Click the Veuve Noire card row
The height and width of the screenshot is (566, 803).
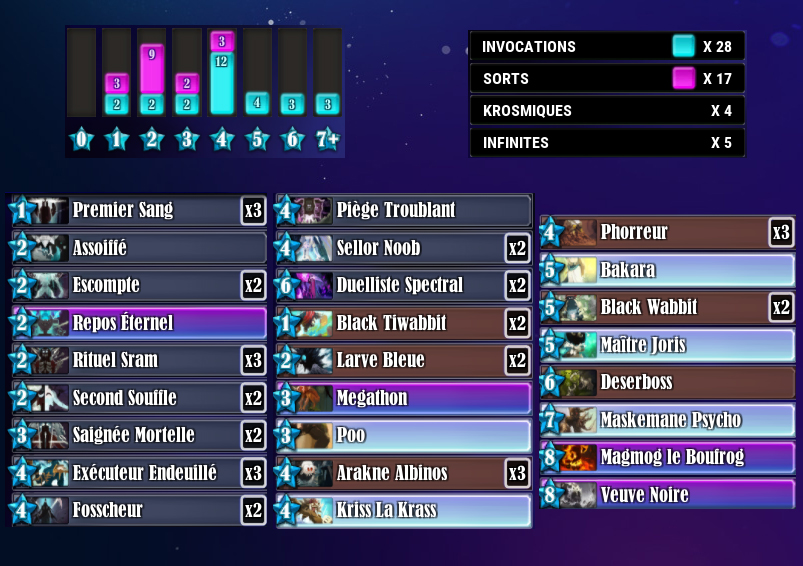point(668,494)
